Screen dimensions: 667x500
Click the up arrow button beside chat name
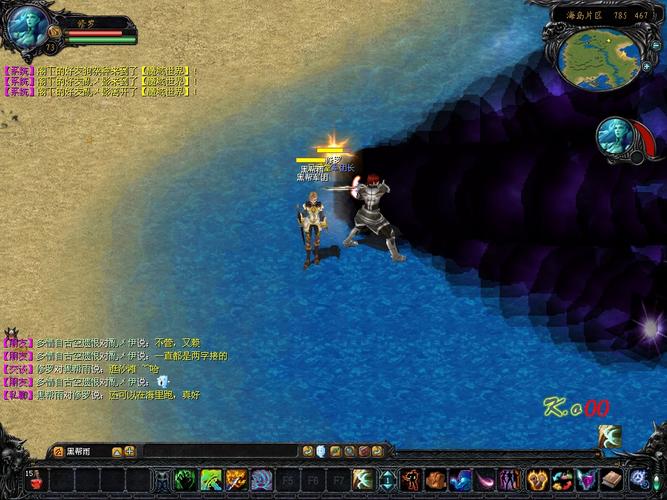117,452
